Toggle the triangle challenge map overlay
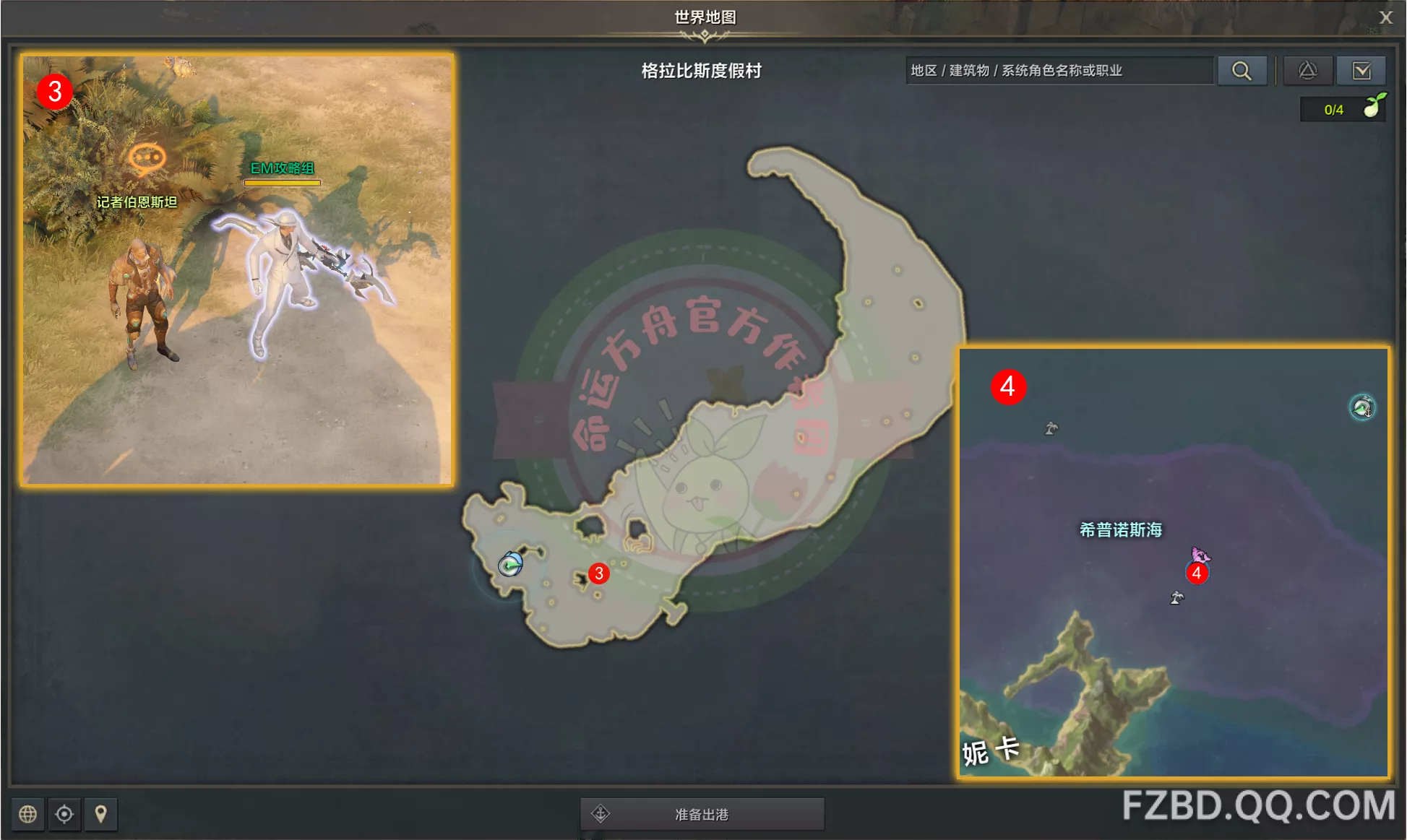Screen dimensions: 1407x840 1308,70
